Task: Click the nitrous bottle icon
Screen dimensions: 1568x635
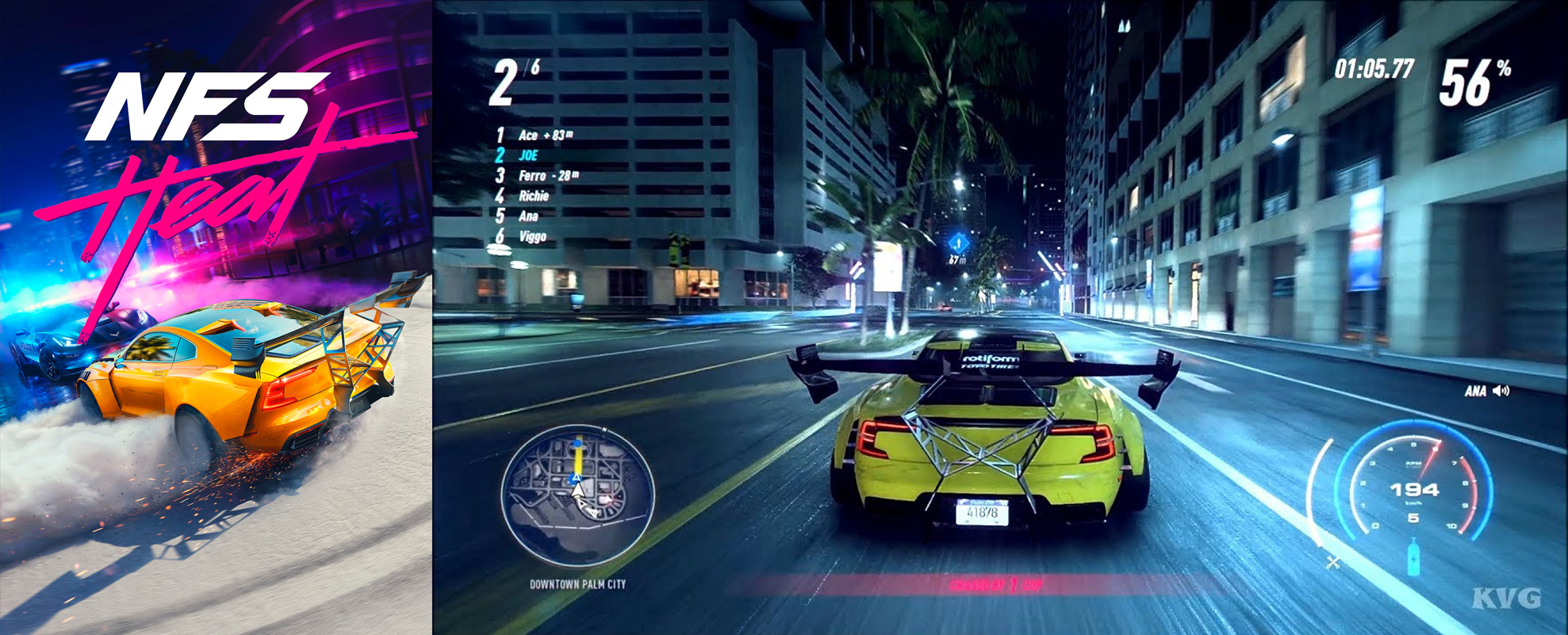Action: (x=1413, y=556)
